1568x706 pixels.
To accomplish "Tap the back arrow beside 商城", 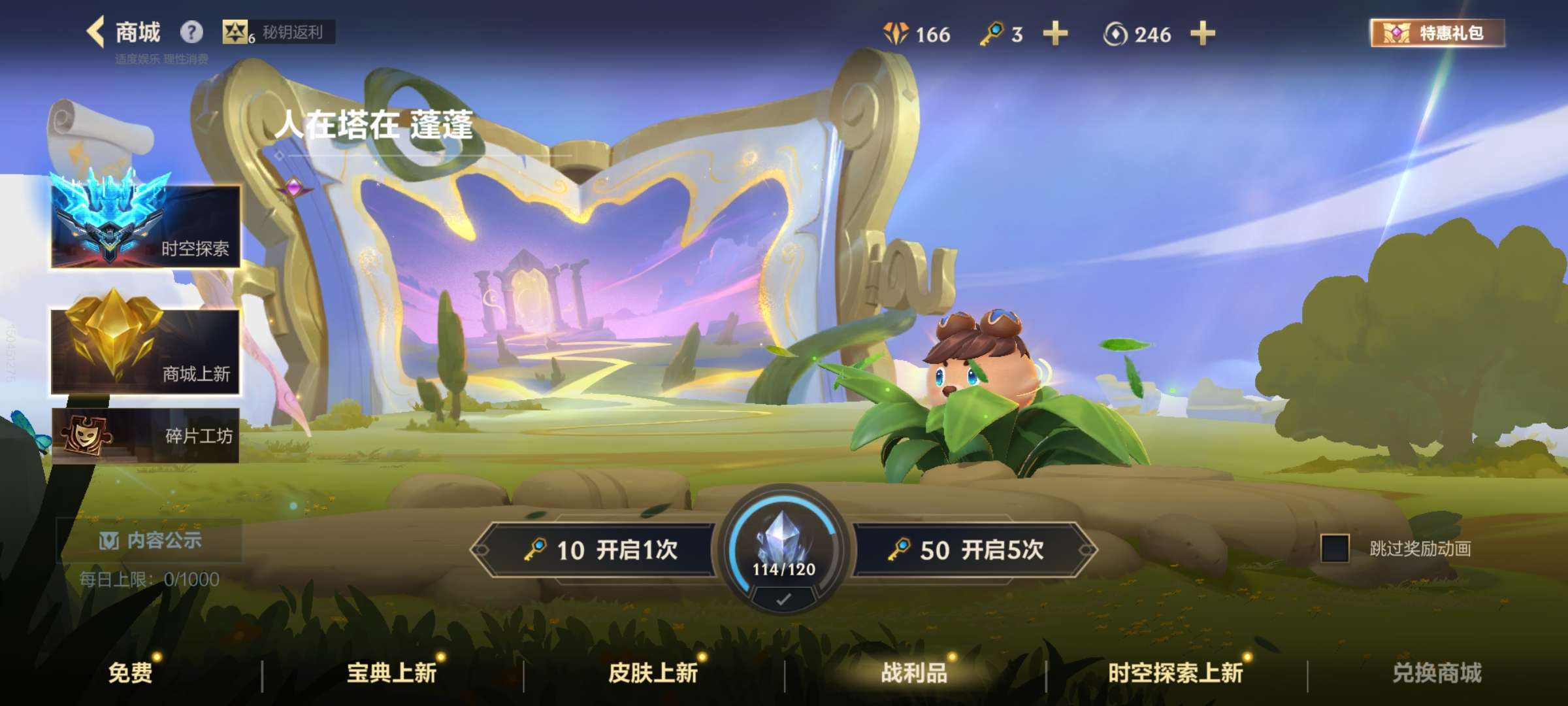I will pos(94,29).
